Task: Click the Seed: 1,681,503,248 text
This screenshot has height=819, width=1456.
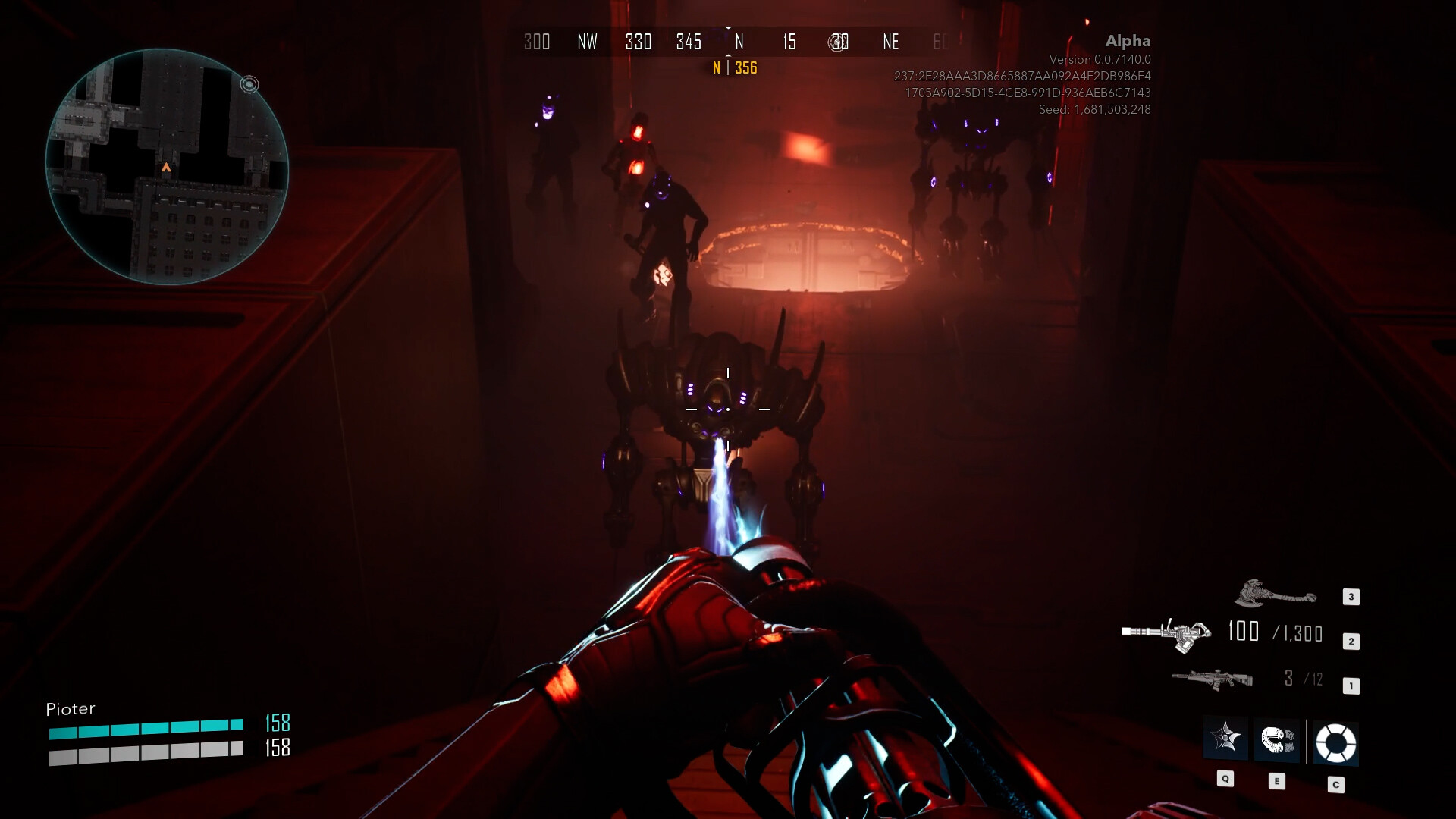Action: tap(1095, 109)
